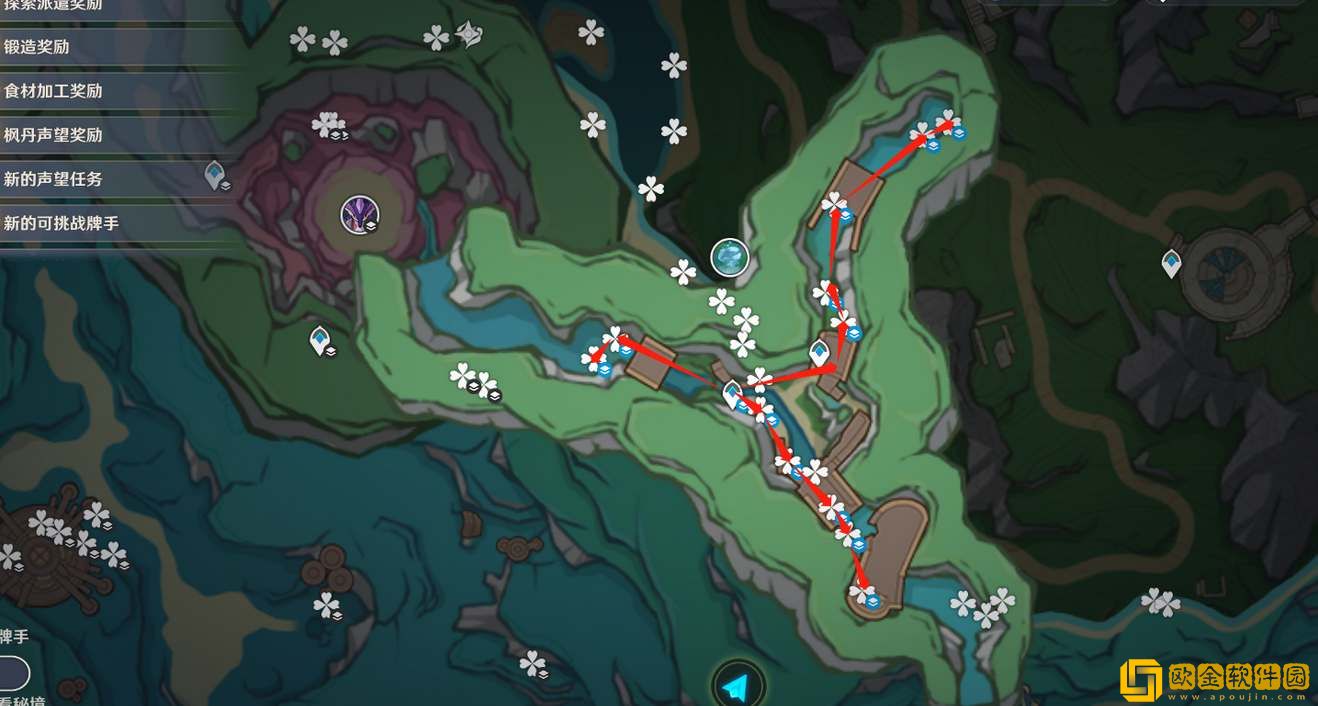Choose the 枫丹声望奖励 entry

pos(54,135)
